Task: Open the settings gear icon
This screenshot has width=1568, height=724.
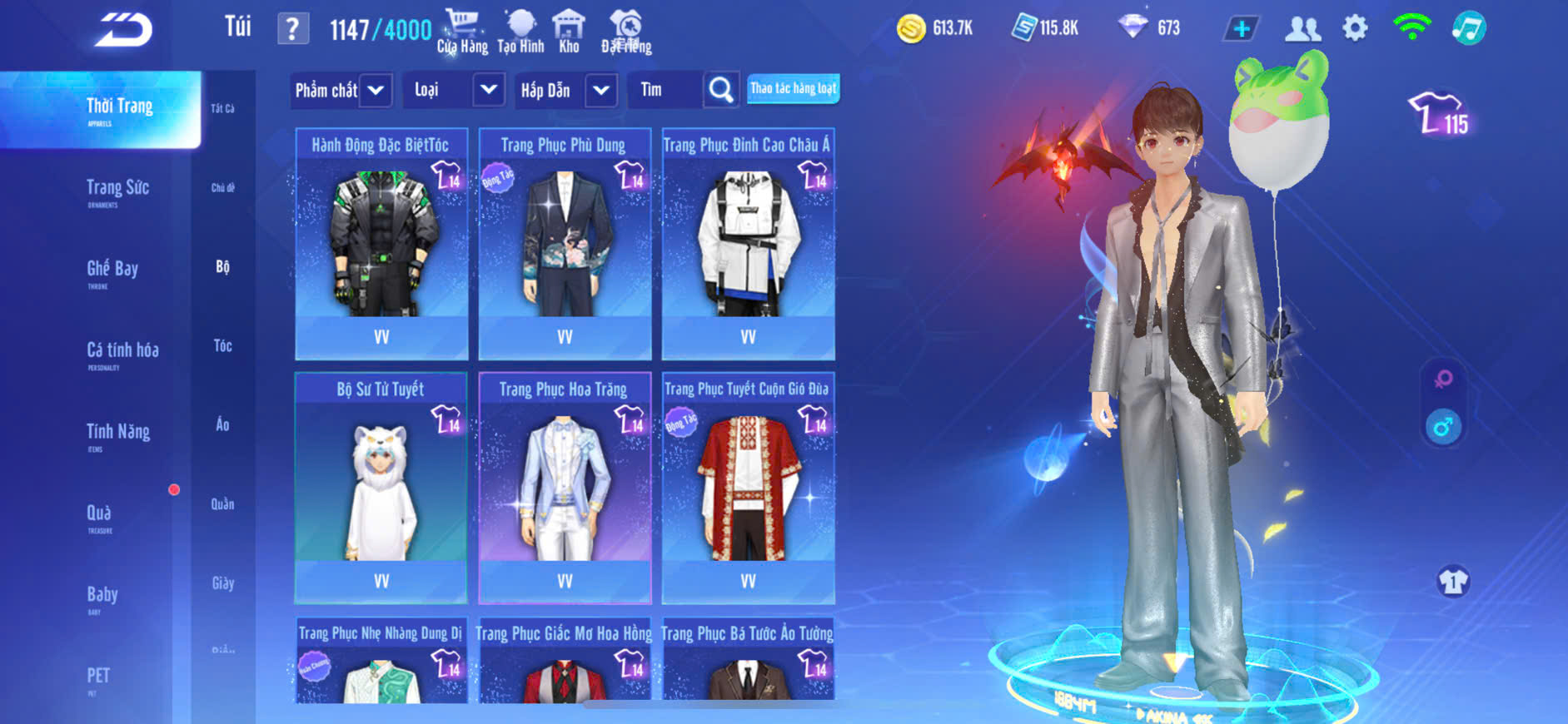Action: [x=1355, y=28]
